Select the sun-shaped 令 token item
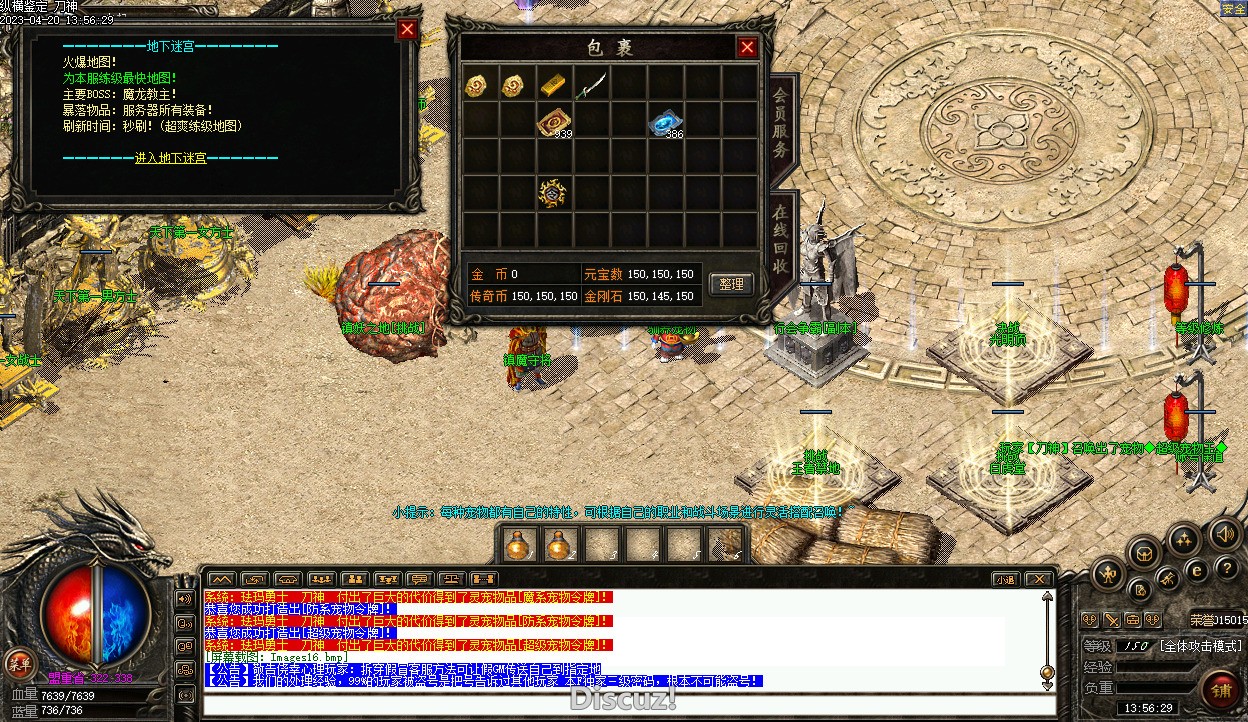 pos(552,193)
